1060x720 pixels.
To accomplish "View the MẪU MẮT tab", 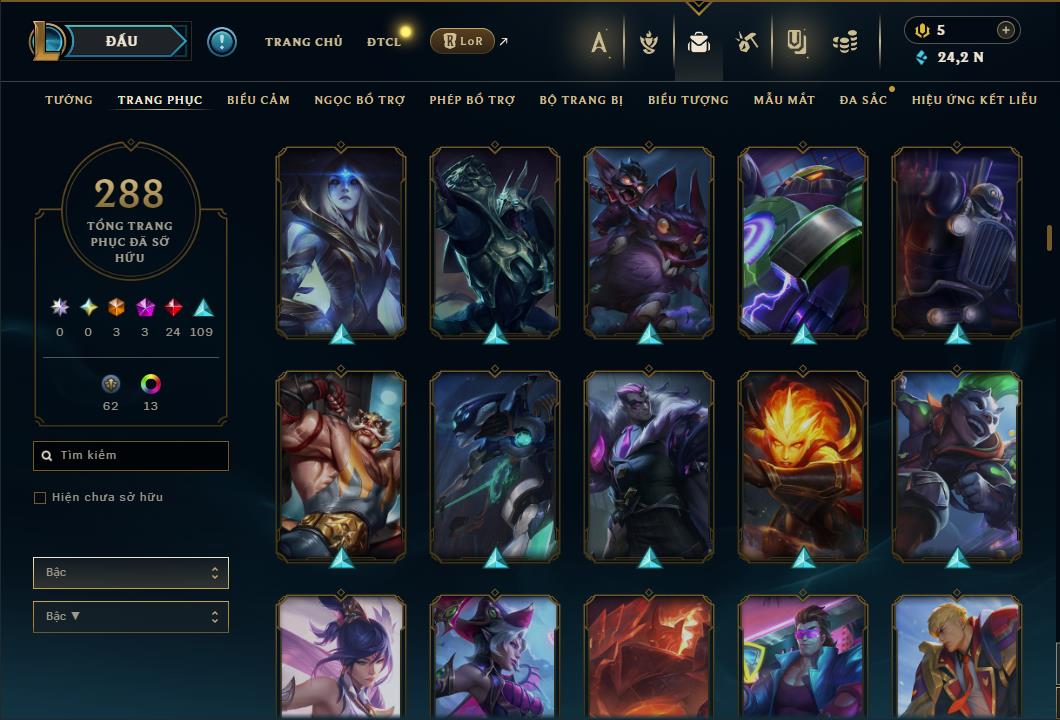I will point(784,100).
